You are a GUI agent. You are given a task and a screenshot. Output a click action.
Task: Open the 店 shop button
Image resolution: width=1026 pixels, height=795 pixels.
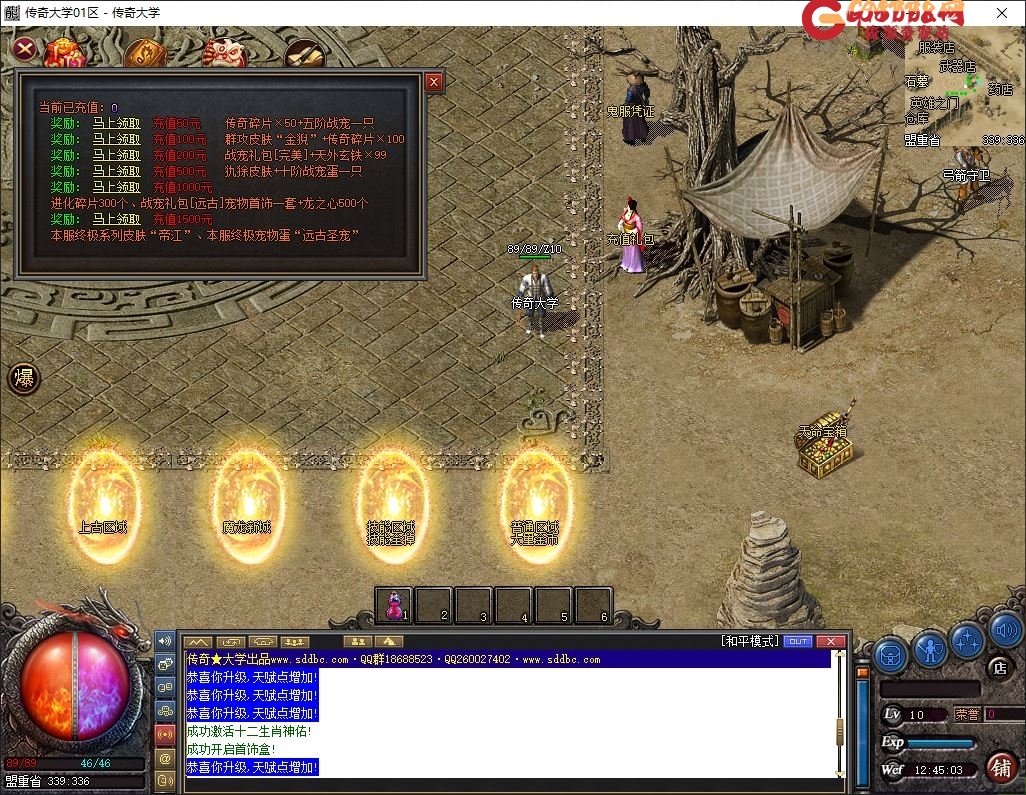tap(997, 667)
